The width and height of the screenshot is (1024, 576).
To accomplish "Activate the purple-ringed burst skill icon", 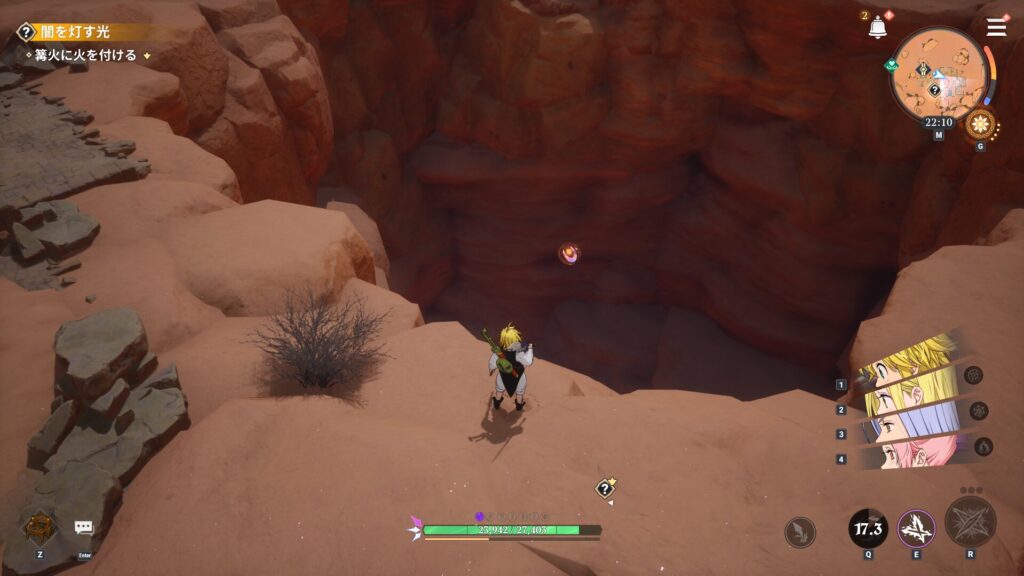I will pyautogui.click(x=916, y=528).
